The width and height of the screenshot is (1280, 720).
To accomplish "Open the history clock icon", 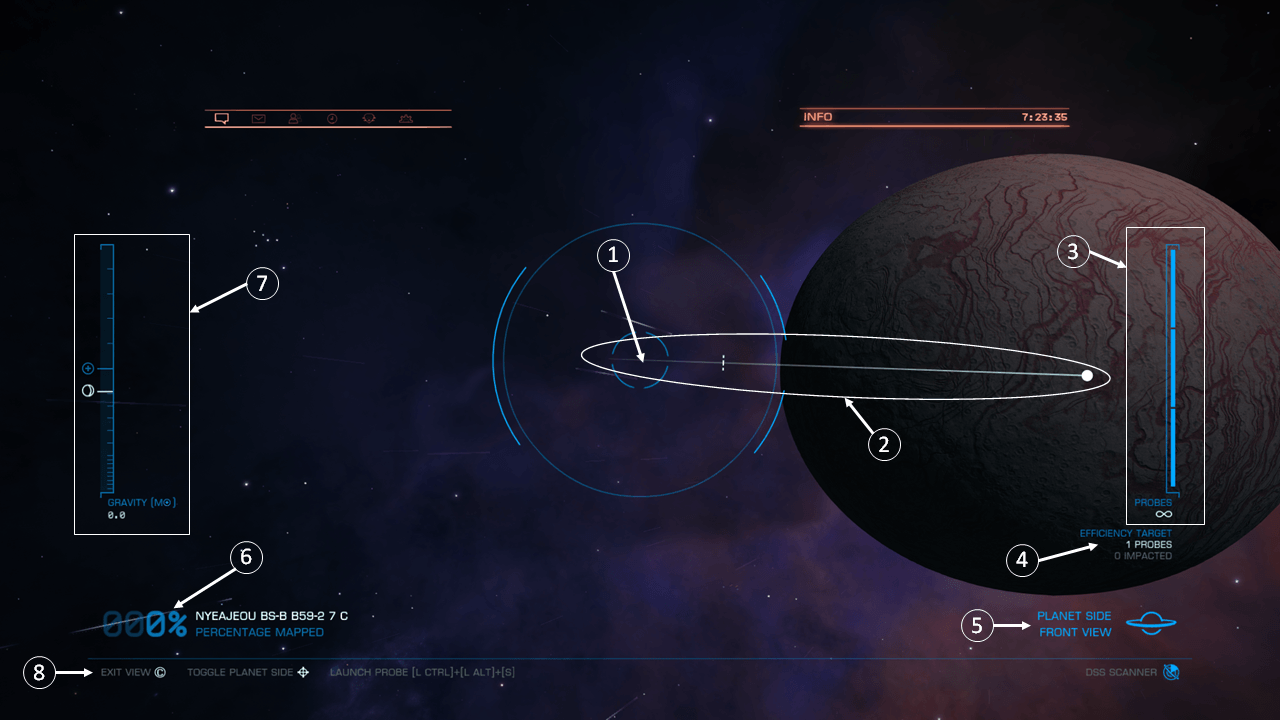I will pos(330,118).
